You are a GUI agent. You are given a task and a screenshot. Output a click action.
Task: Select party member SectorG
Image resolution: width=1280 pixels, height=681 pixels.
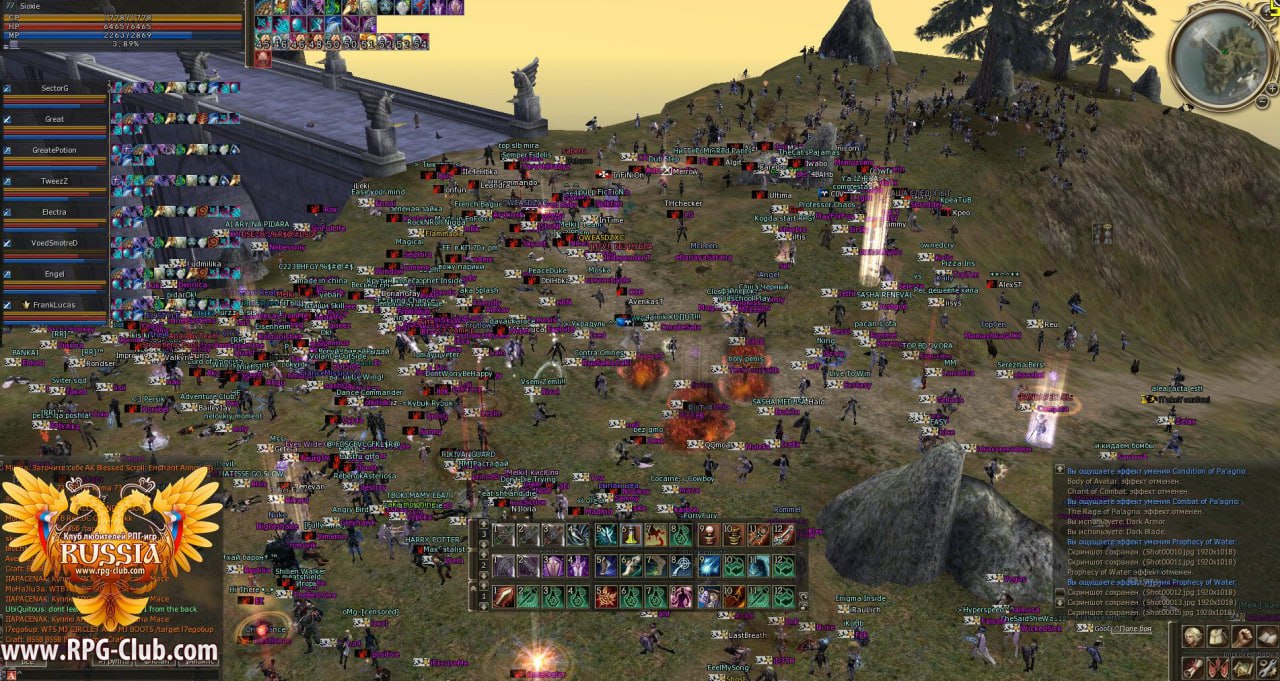pos(54,88)
